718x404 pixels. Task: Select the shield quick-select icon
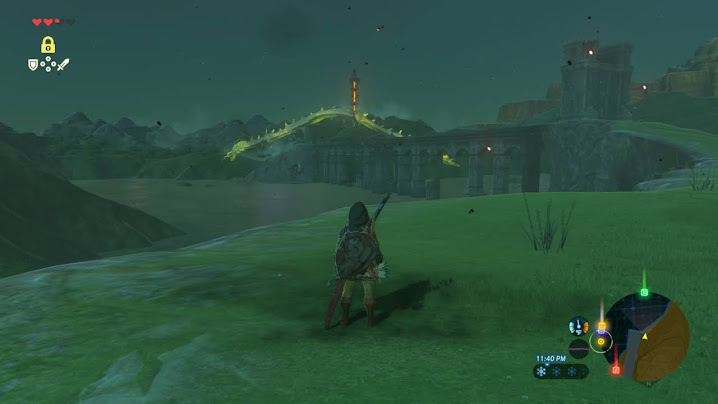coord(33,65)
